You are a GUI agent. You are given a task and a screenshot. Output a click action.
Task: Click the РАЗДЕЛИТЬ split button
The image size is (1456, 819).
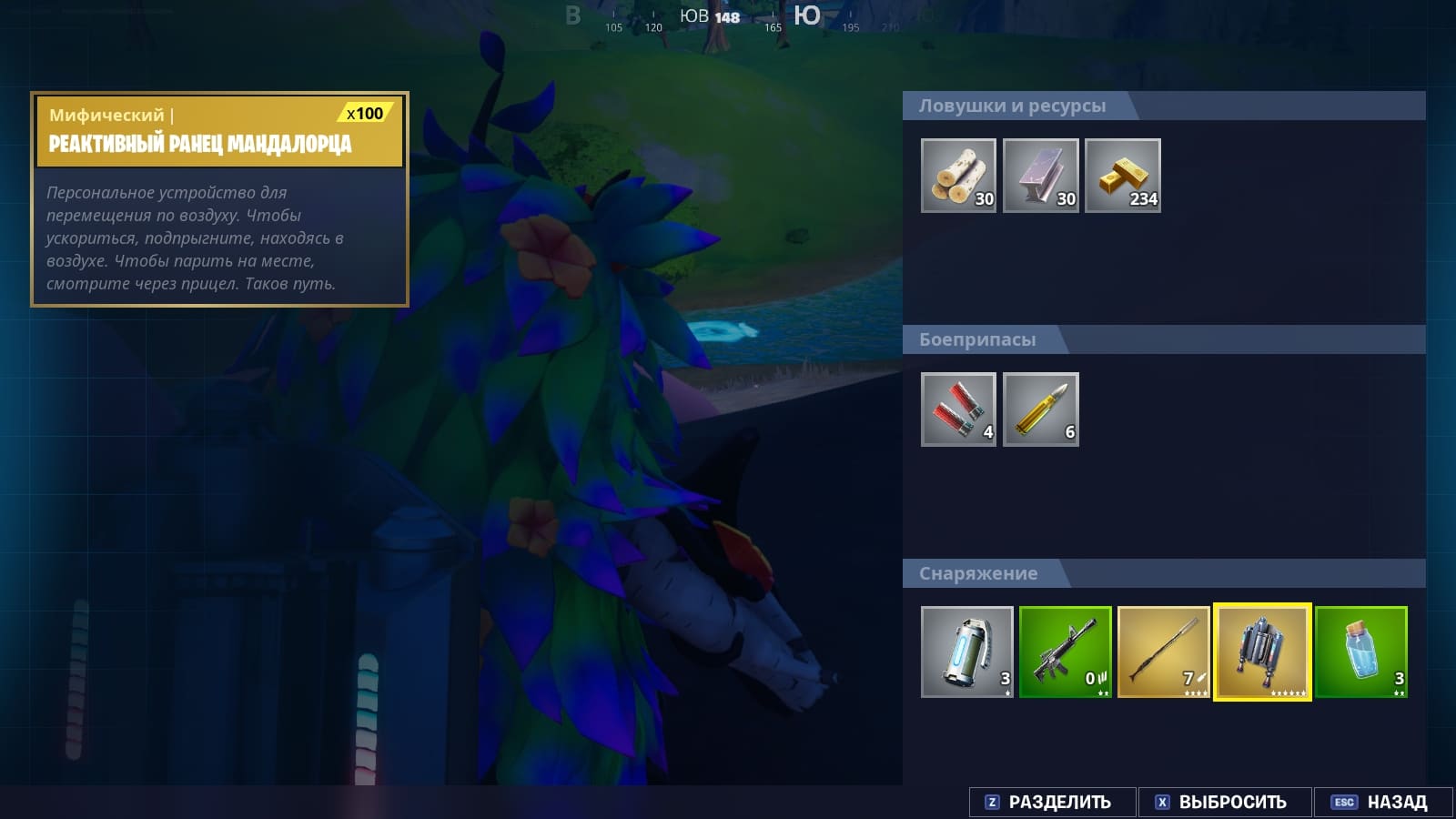pyautogui.click(x=1052, y=802)
